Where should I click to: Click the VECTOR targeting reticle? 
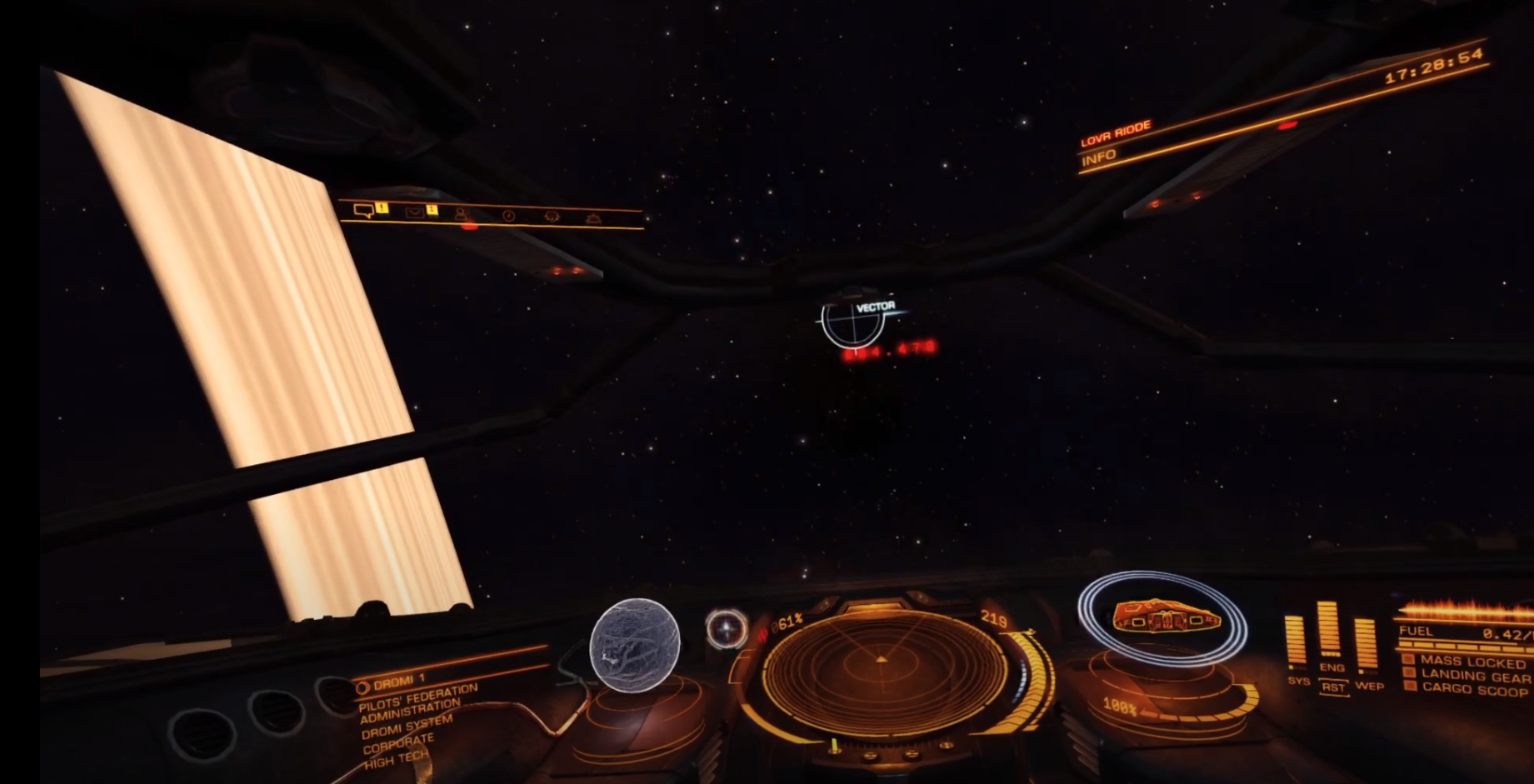click(852, 321)
